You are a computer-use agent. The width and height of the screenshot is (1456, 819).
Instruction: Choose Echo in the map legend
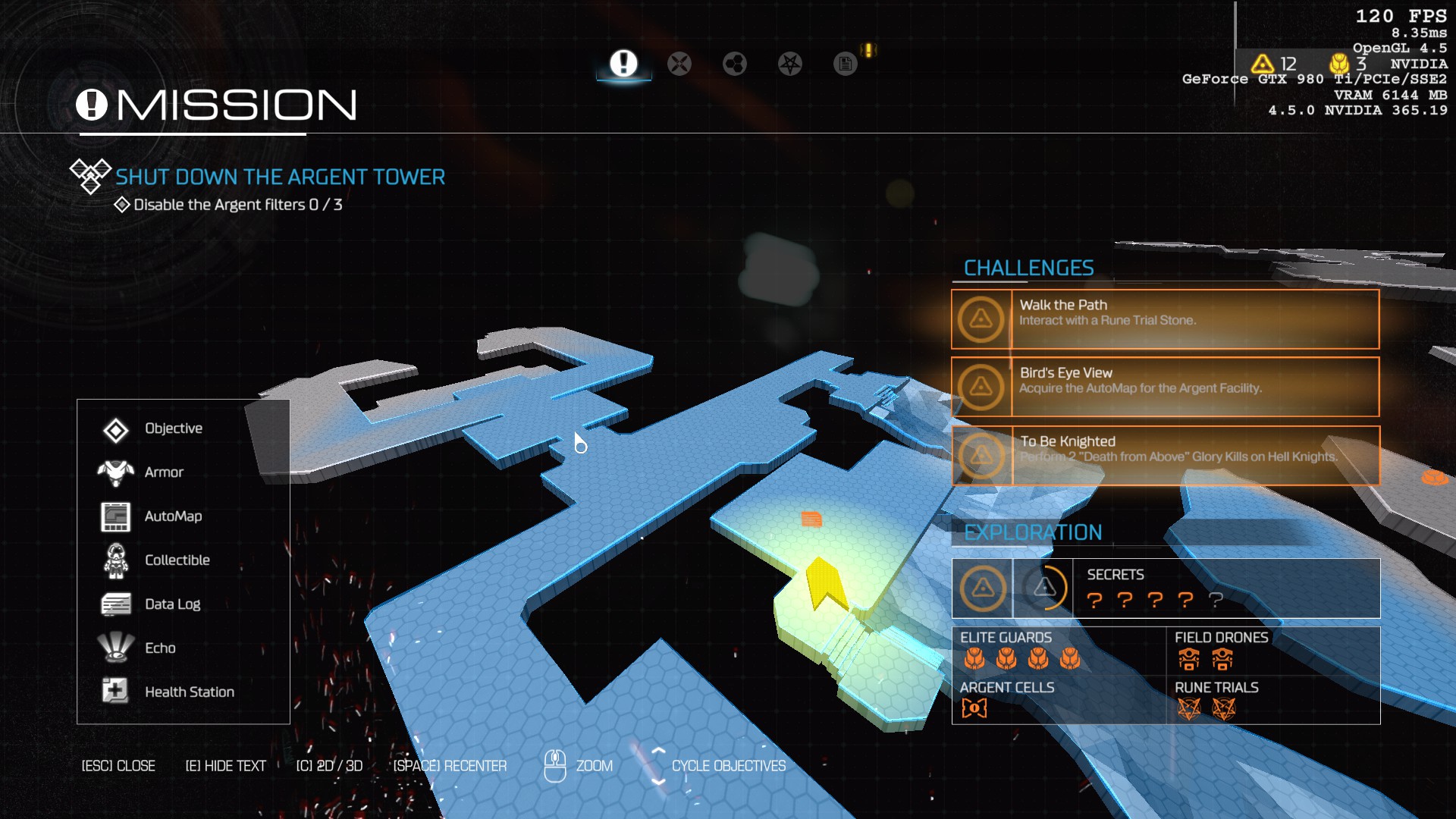coord(160,648)
